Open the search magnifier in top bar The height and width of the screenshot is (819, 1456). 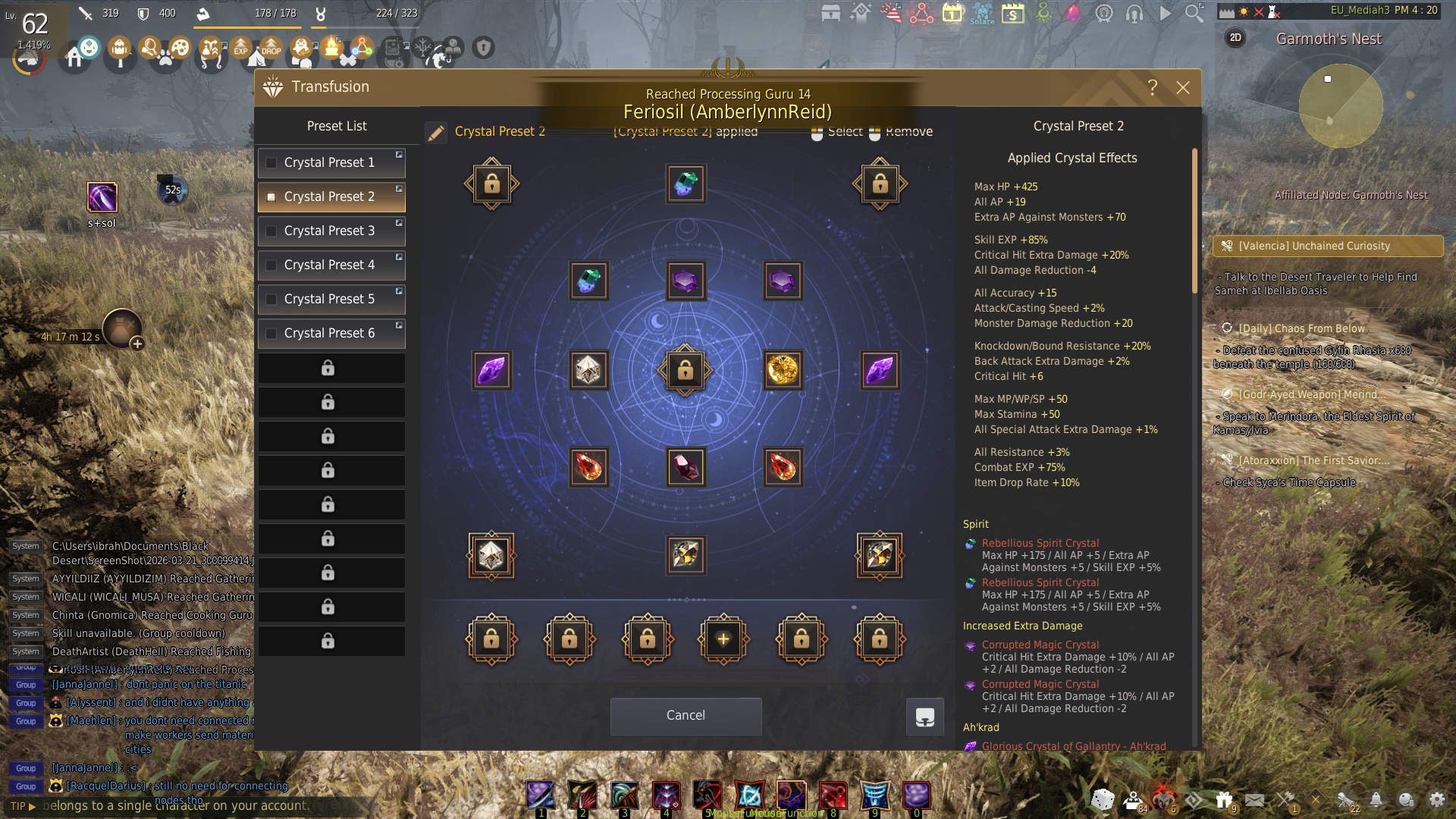pyautogui.click(x=1194, y=14)
